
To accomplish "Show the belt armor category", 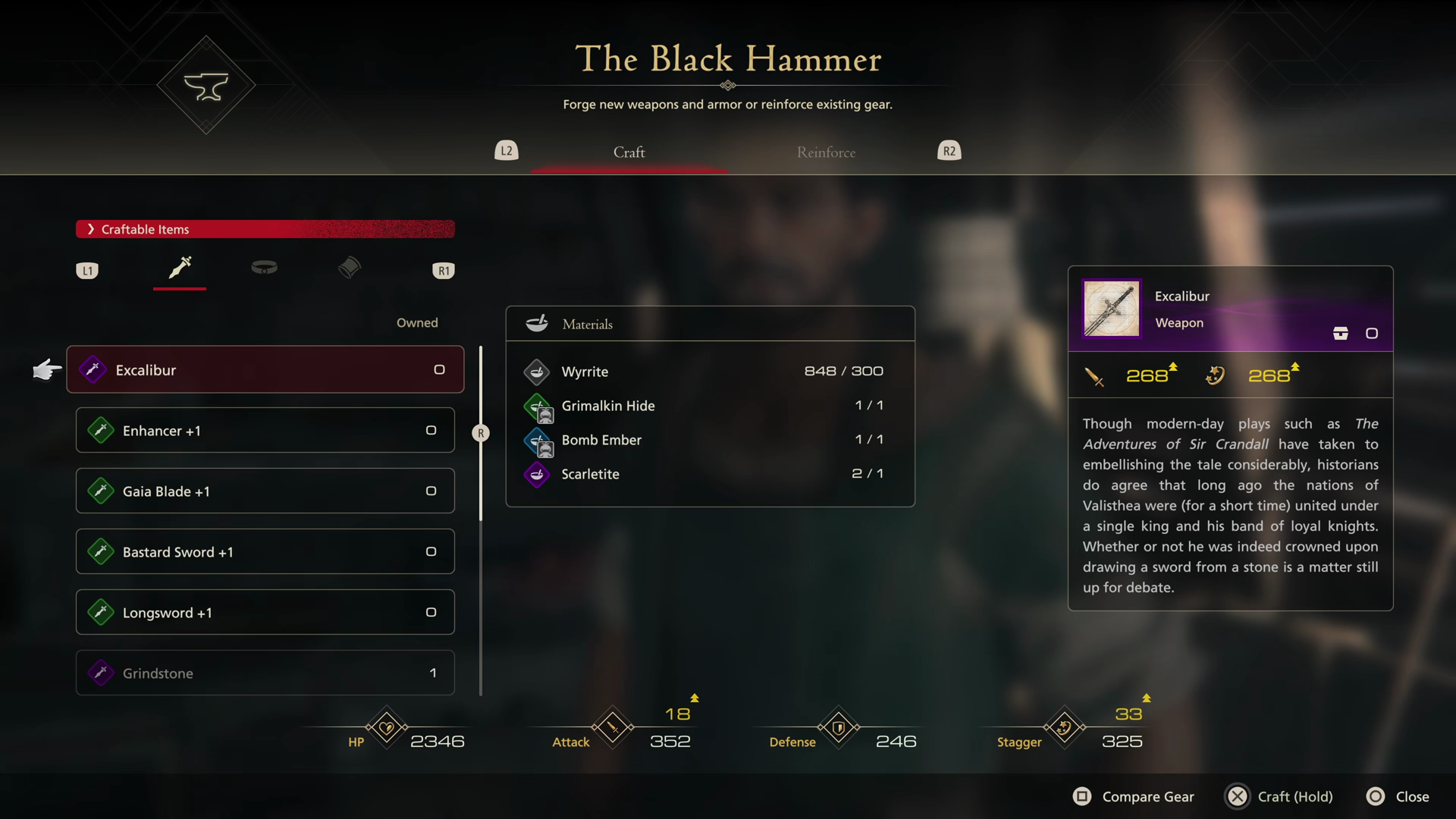I will 264,268.
